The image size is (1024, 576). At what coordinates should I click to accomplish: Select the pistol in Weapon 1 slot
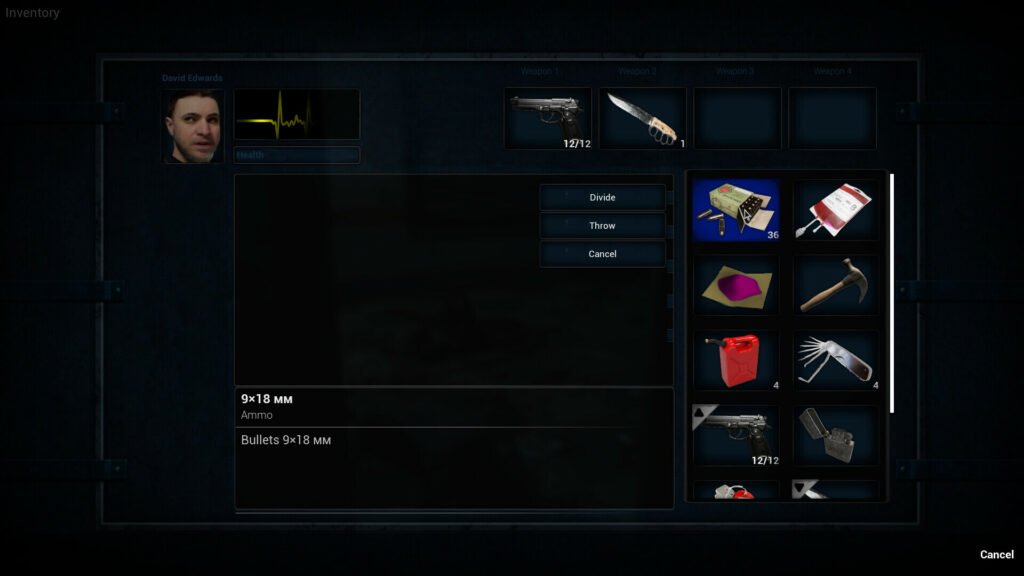548,118
